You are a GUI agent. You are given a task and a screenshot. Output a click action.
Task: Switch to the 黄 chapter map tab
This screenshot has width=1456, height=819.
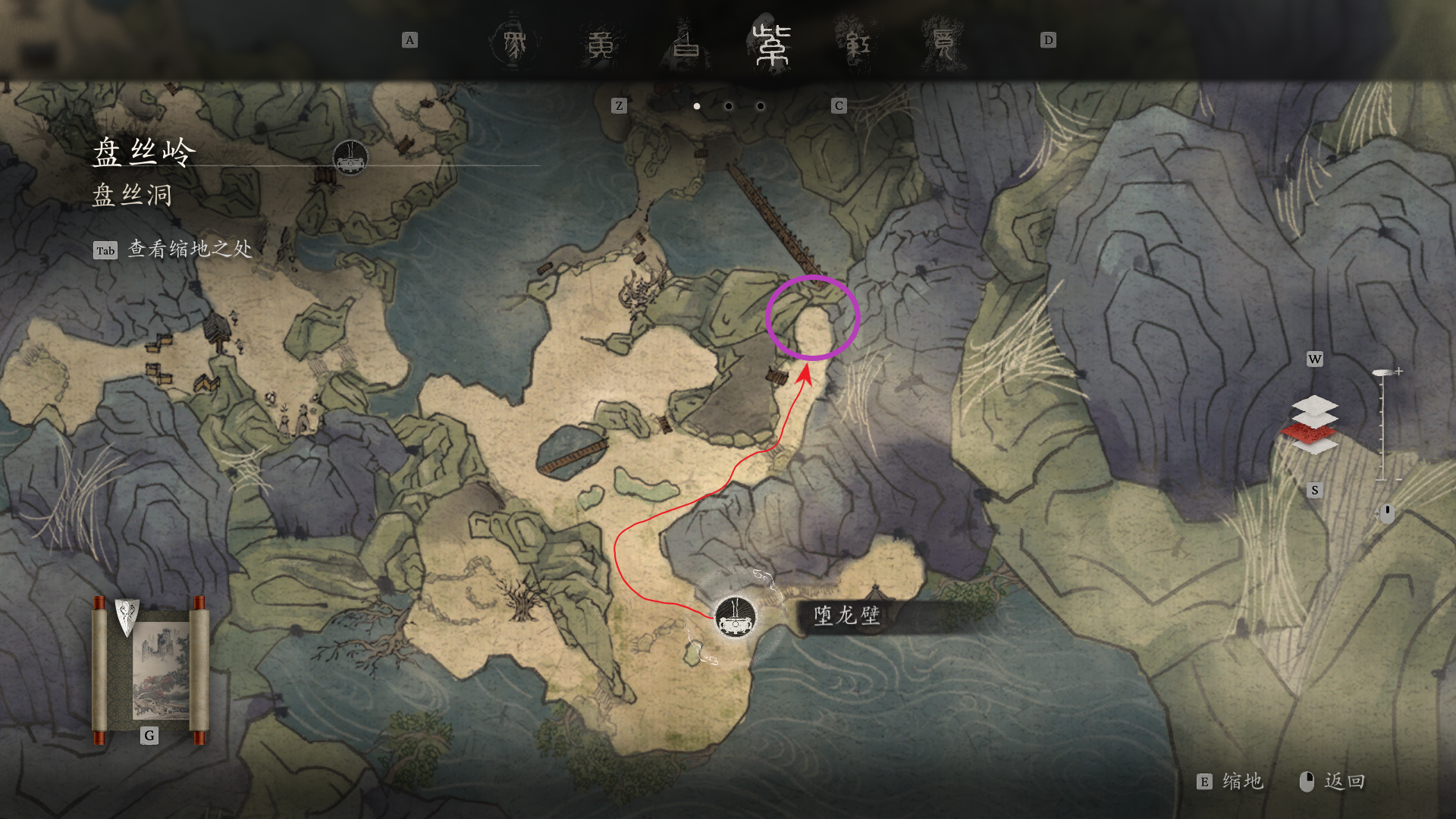pos(601,44)
